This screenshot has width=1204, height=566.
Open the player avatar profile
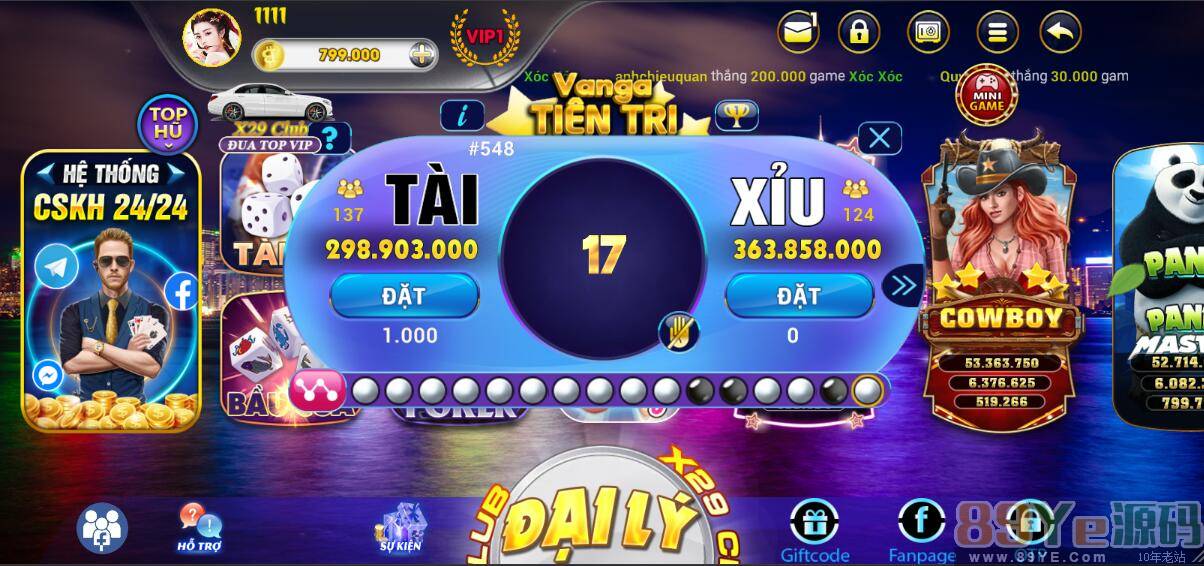211,37
